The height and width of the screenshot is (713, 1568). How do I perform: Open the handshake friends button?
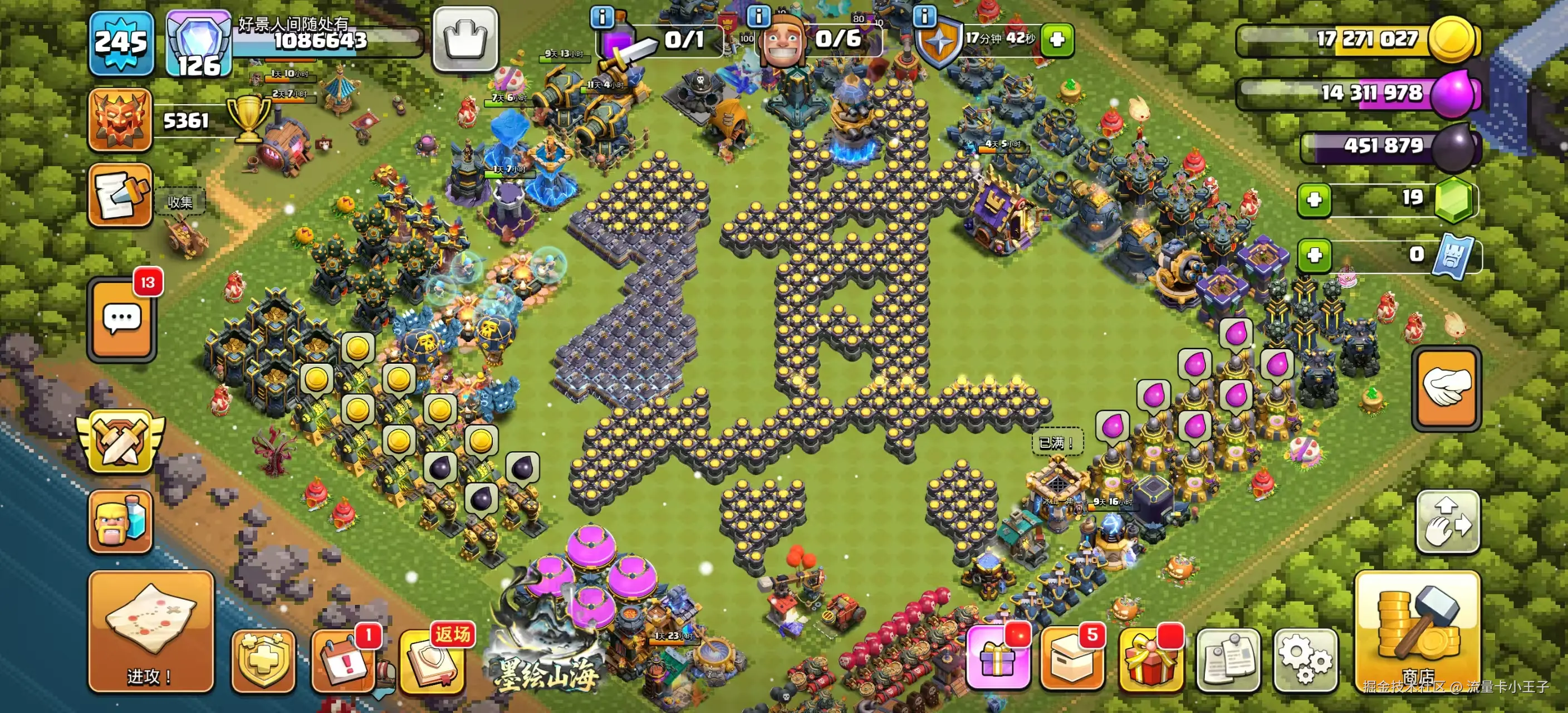[1446, 388]
